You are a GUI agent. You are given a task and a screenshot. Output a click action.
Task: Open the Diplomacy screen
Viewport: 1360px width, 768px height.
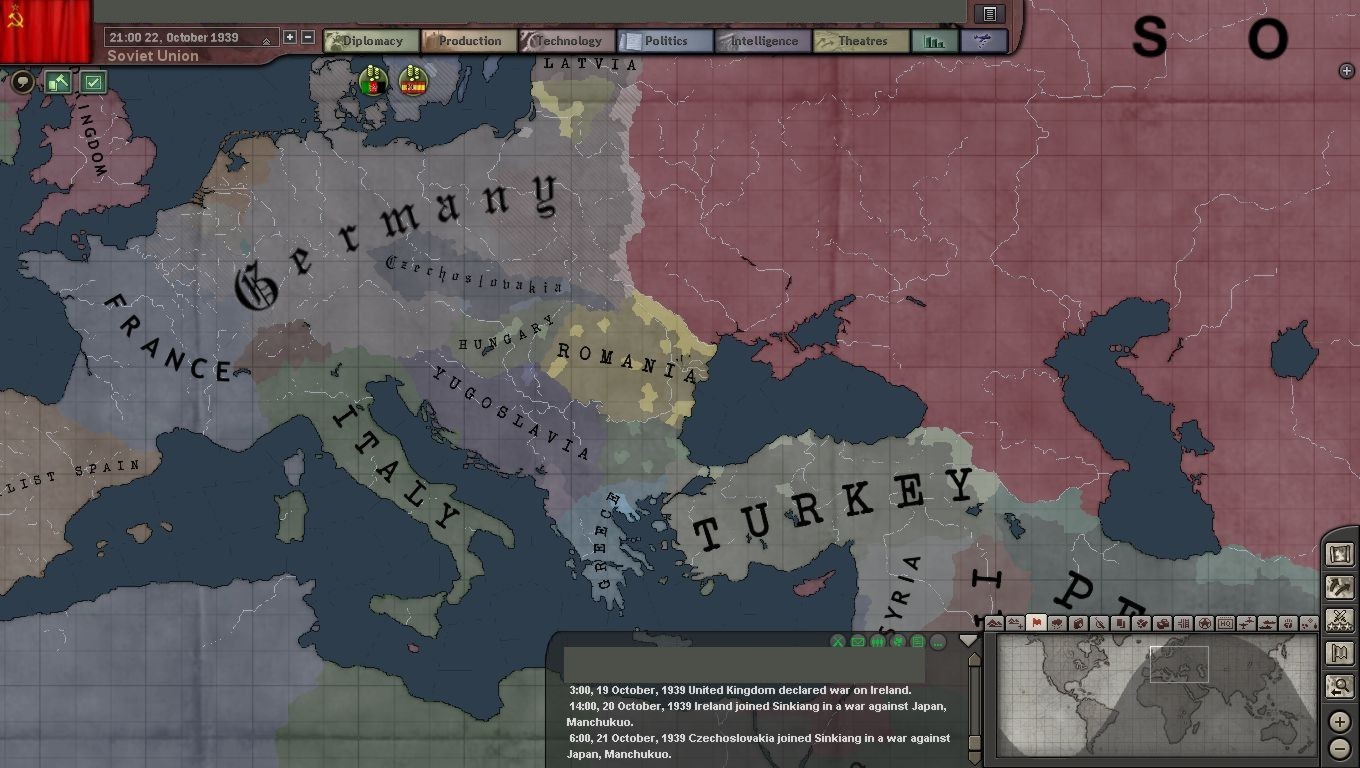(371, 41)
